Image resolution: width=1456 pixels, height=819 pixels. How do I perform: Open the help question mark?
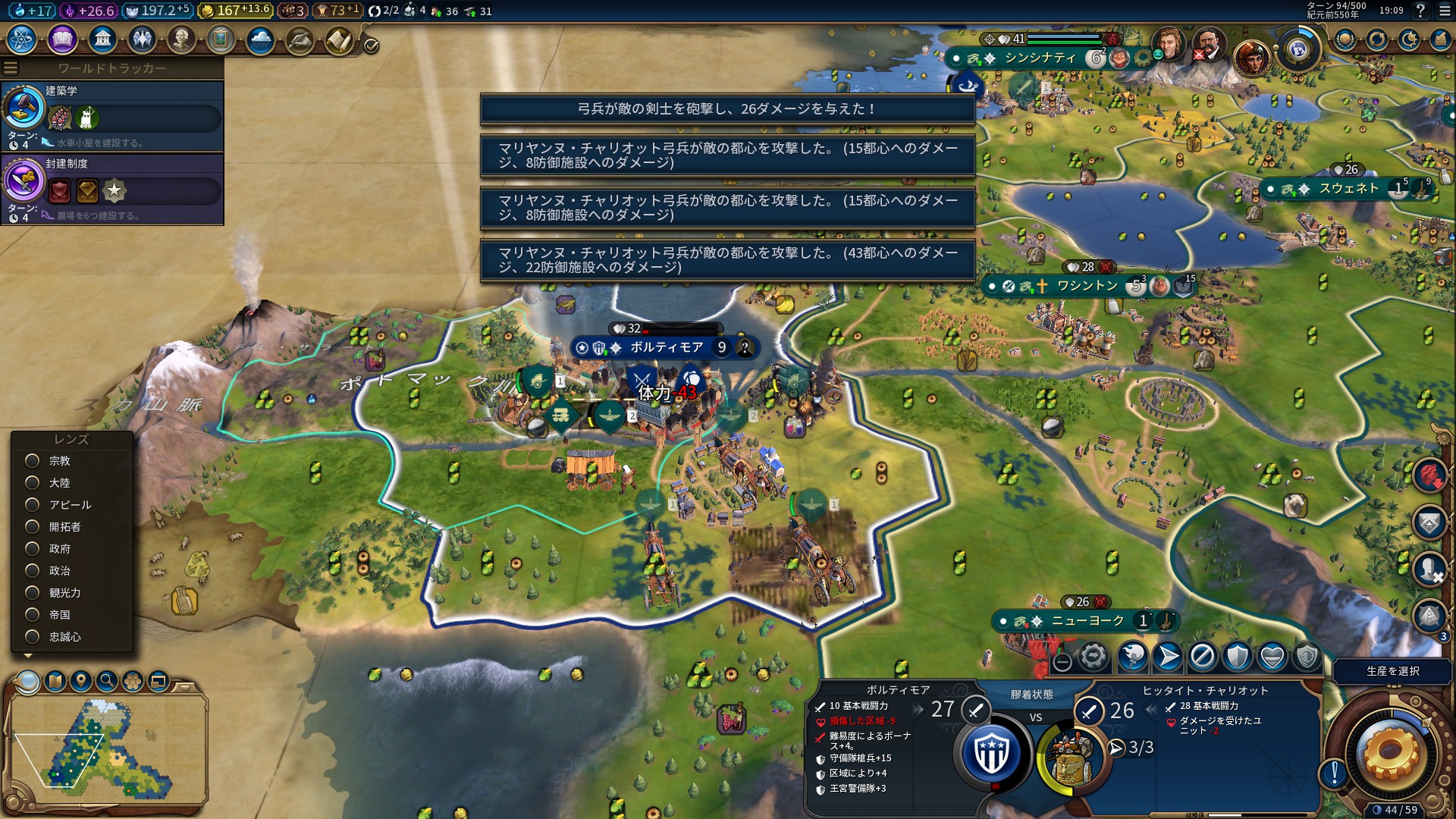[x=1420, y=11]
